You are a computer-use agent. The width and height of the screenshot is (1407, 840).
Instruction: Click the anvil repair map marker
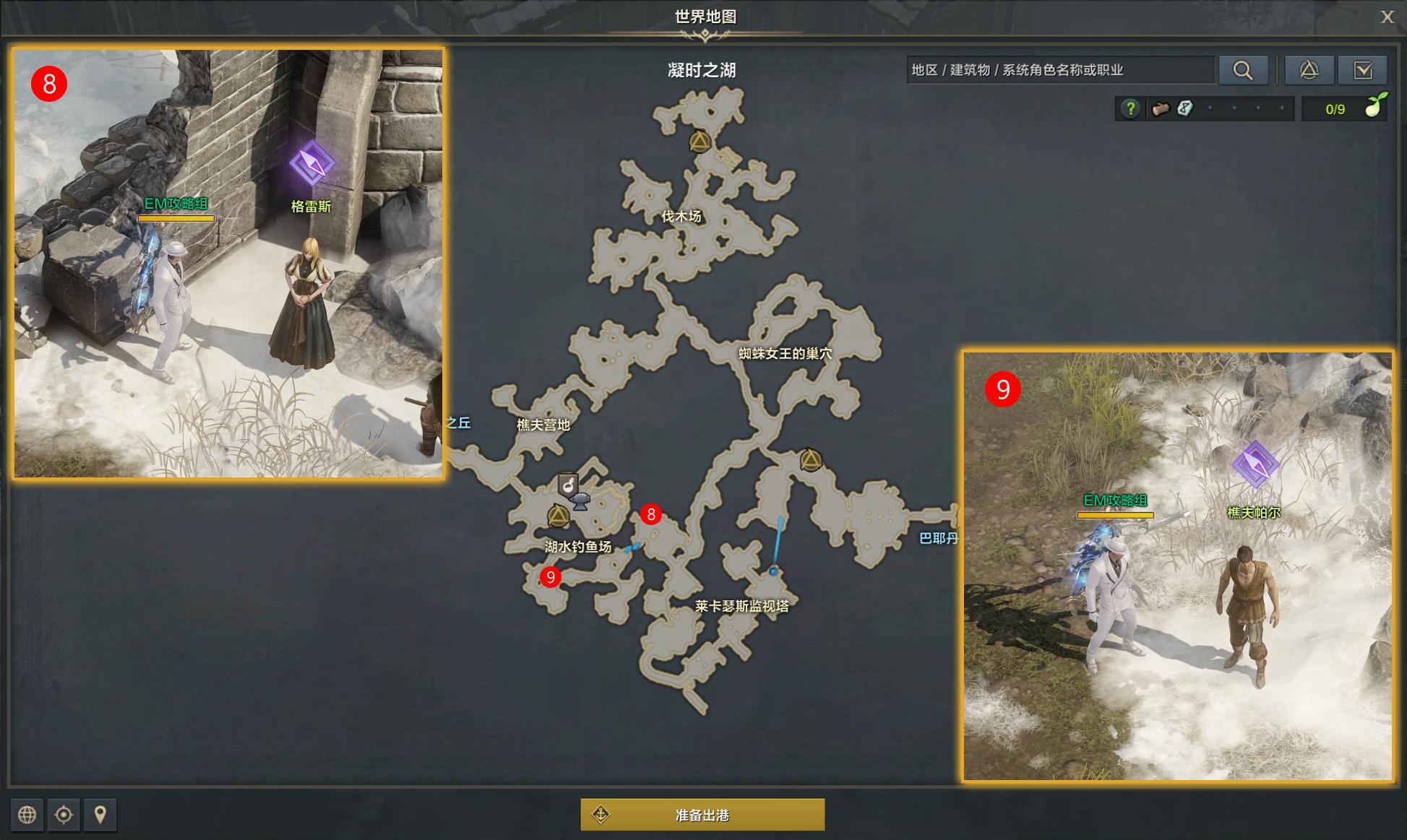click(x=580, y=501)
